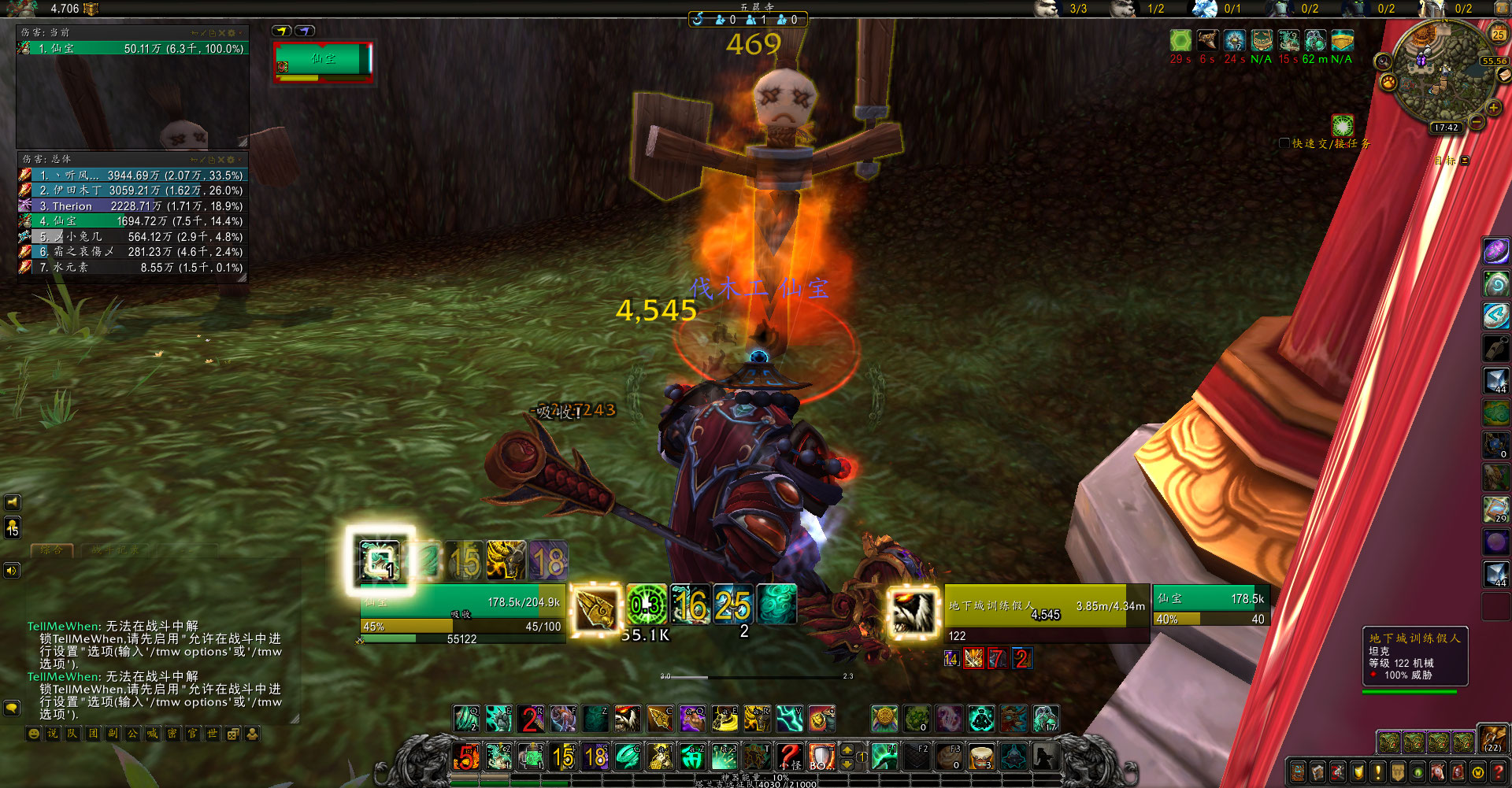Open the mail envelope icon by the minimap
This screenshot has width=1512, height=788.
coord(1503,75)
